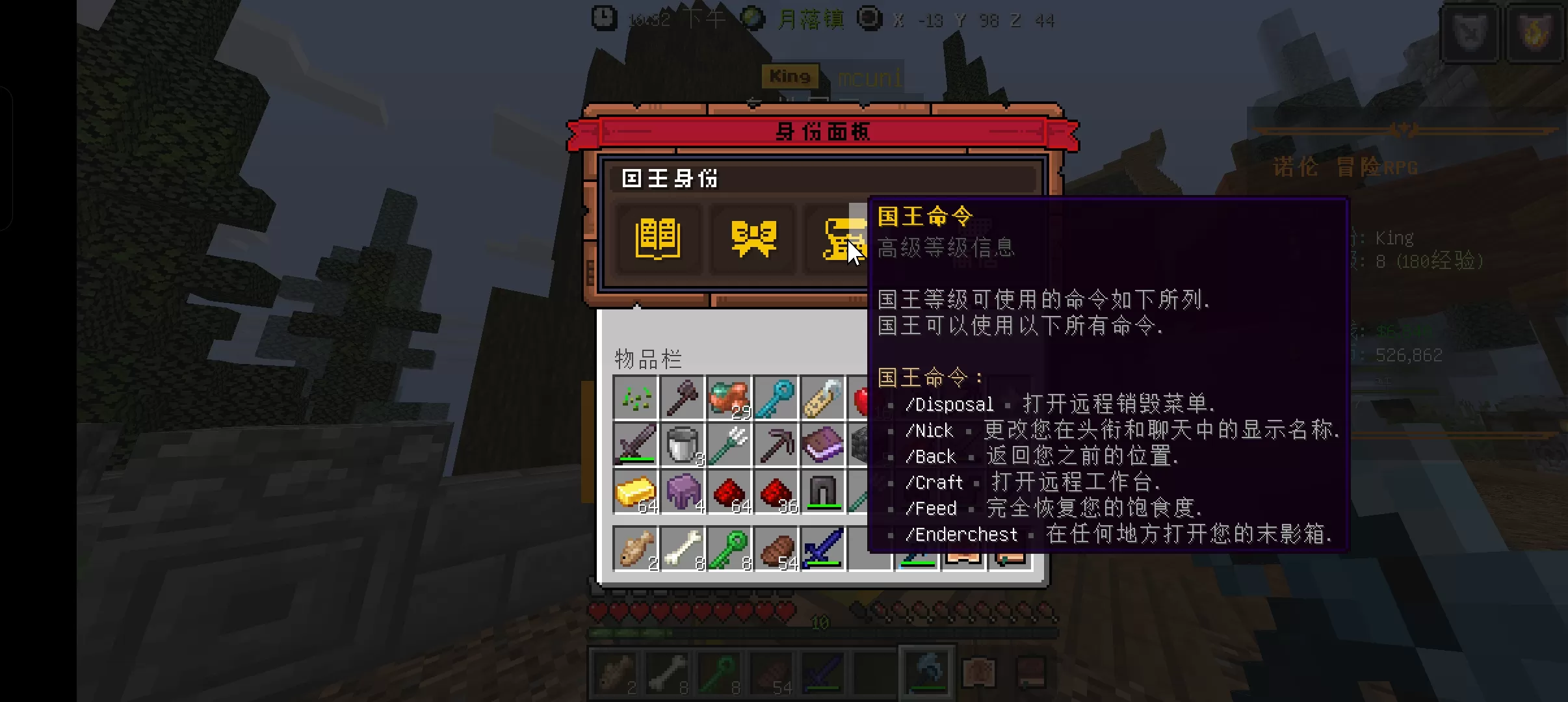
Task: Click the 国王身份 section header
Action: (670, 179)
